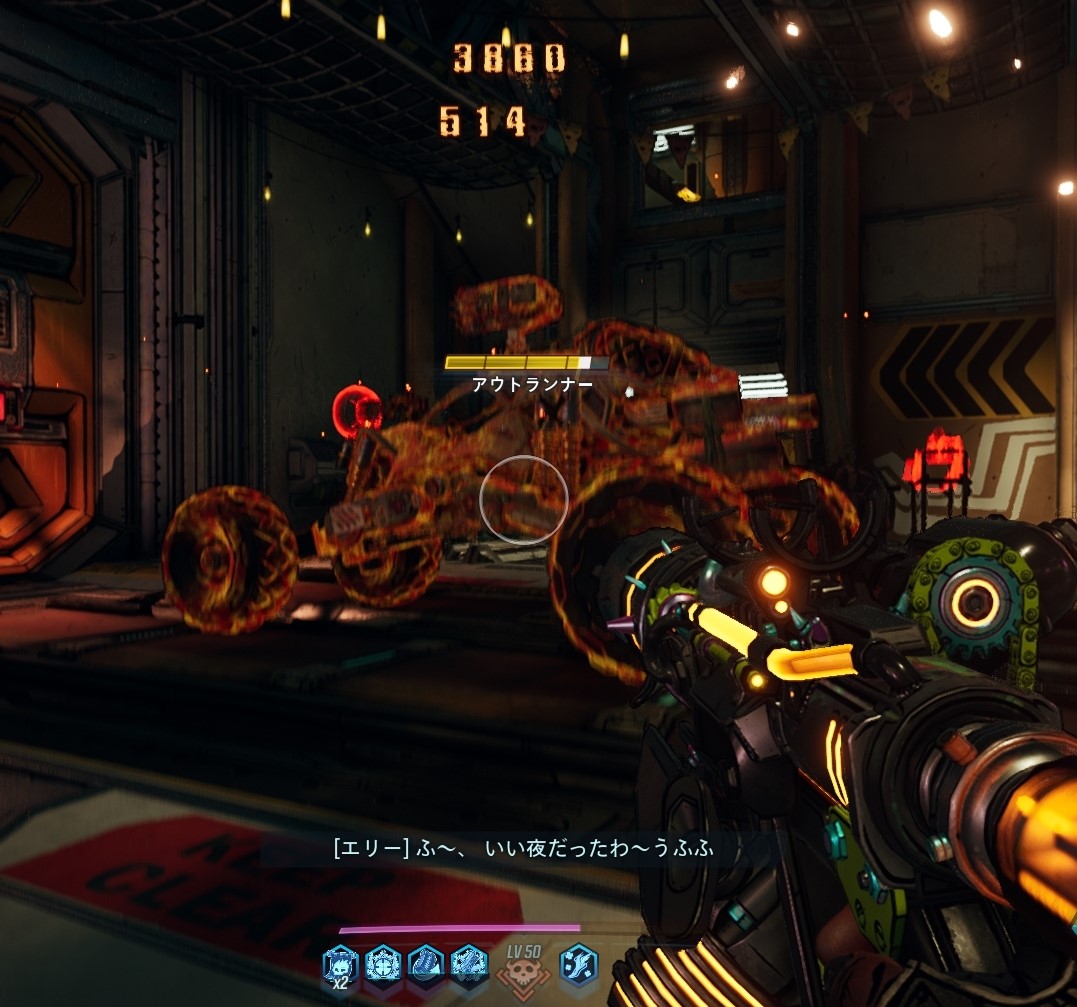Select the skull banner buff icon marked x2

340,965
